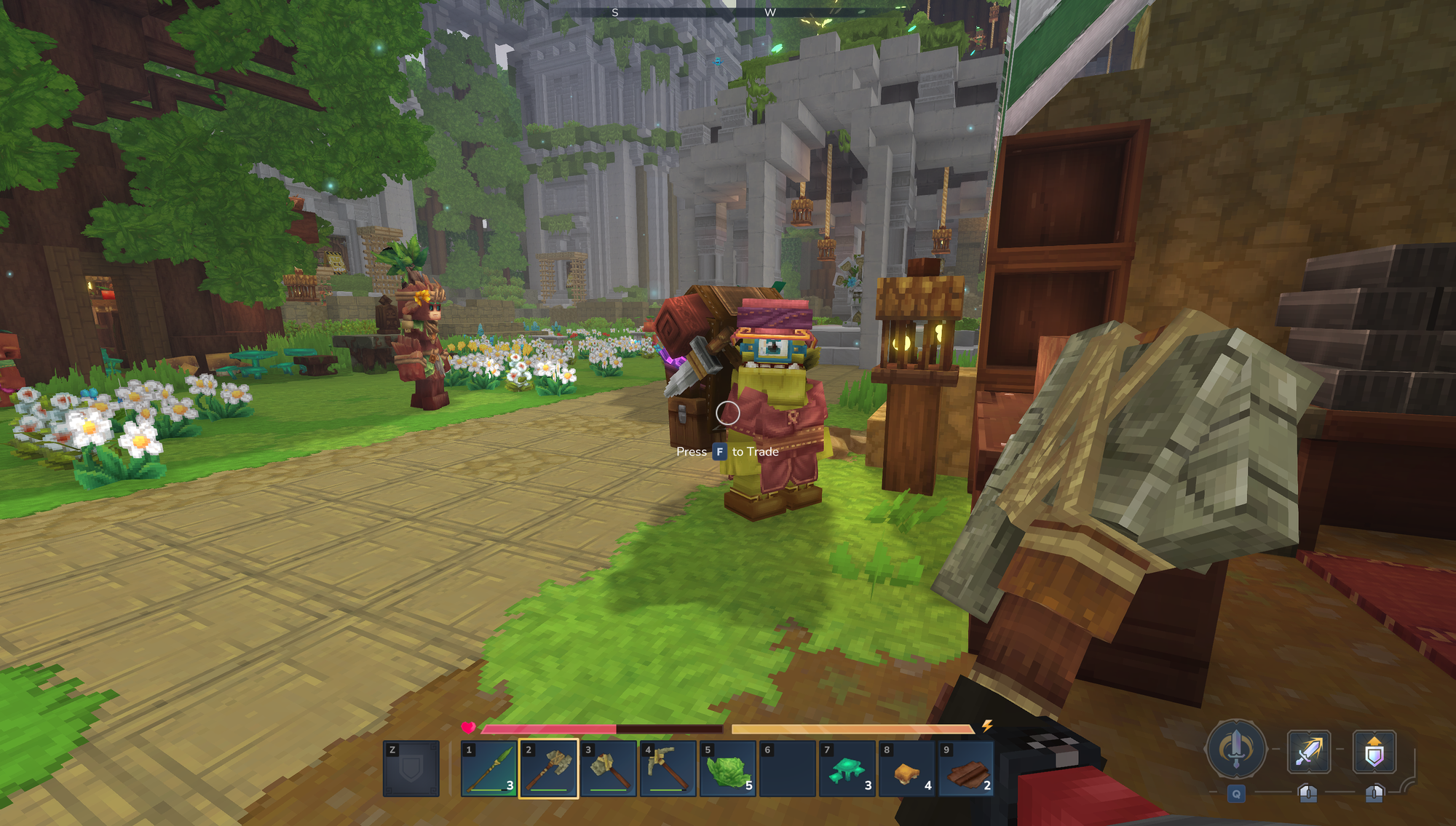Select the spear in hotbar slot 1
Image resolution: width=1456 pixels, height=826 pixels.
click(489, 769)
